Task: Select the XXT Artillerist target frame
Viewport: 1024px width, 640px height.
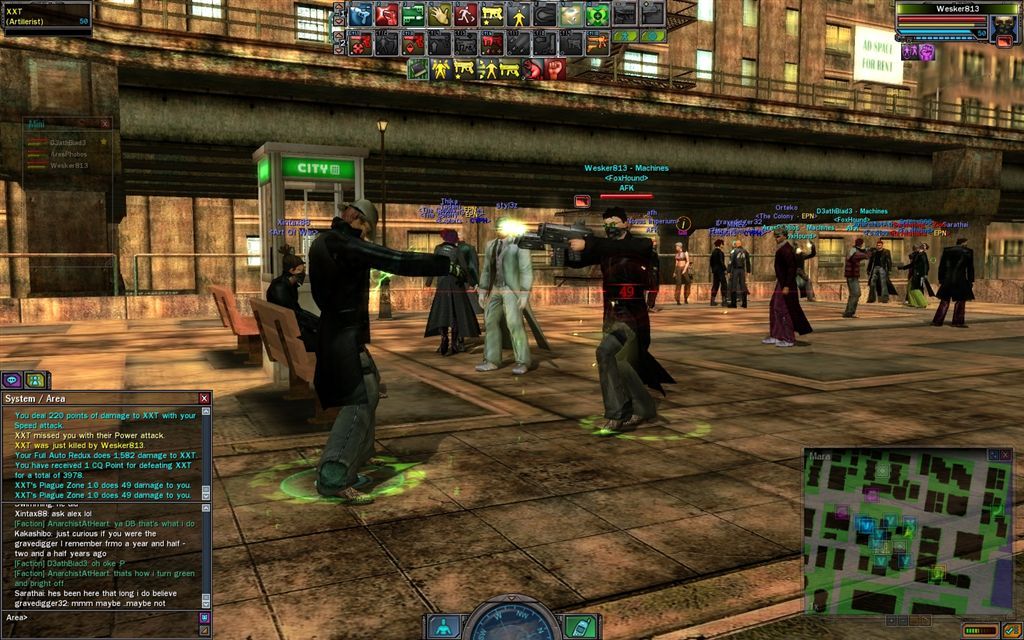Action: coord(47,17)
